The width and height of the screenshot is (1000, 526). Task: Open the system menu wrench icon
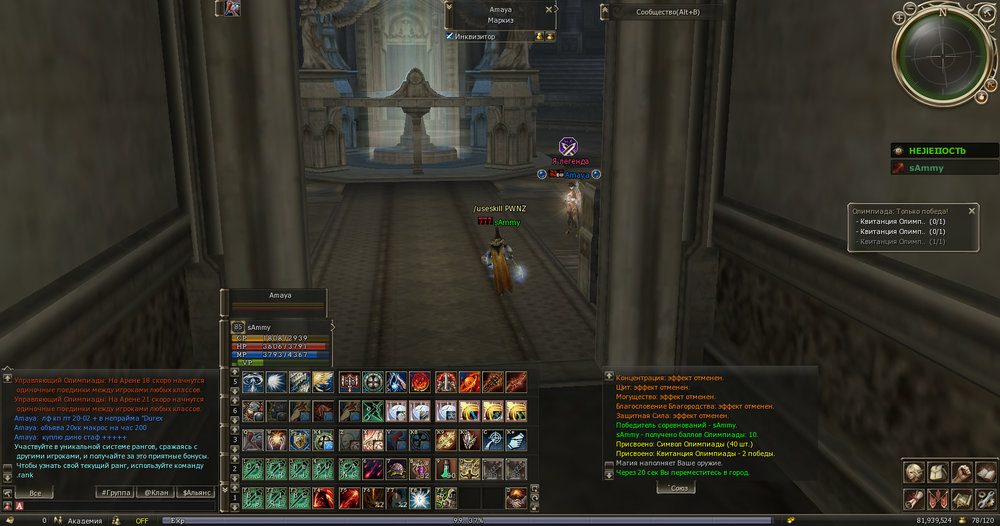(x=985, y=498)
